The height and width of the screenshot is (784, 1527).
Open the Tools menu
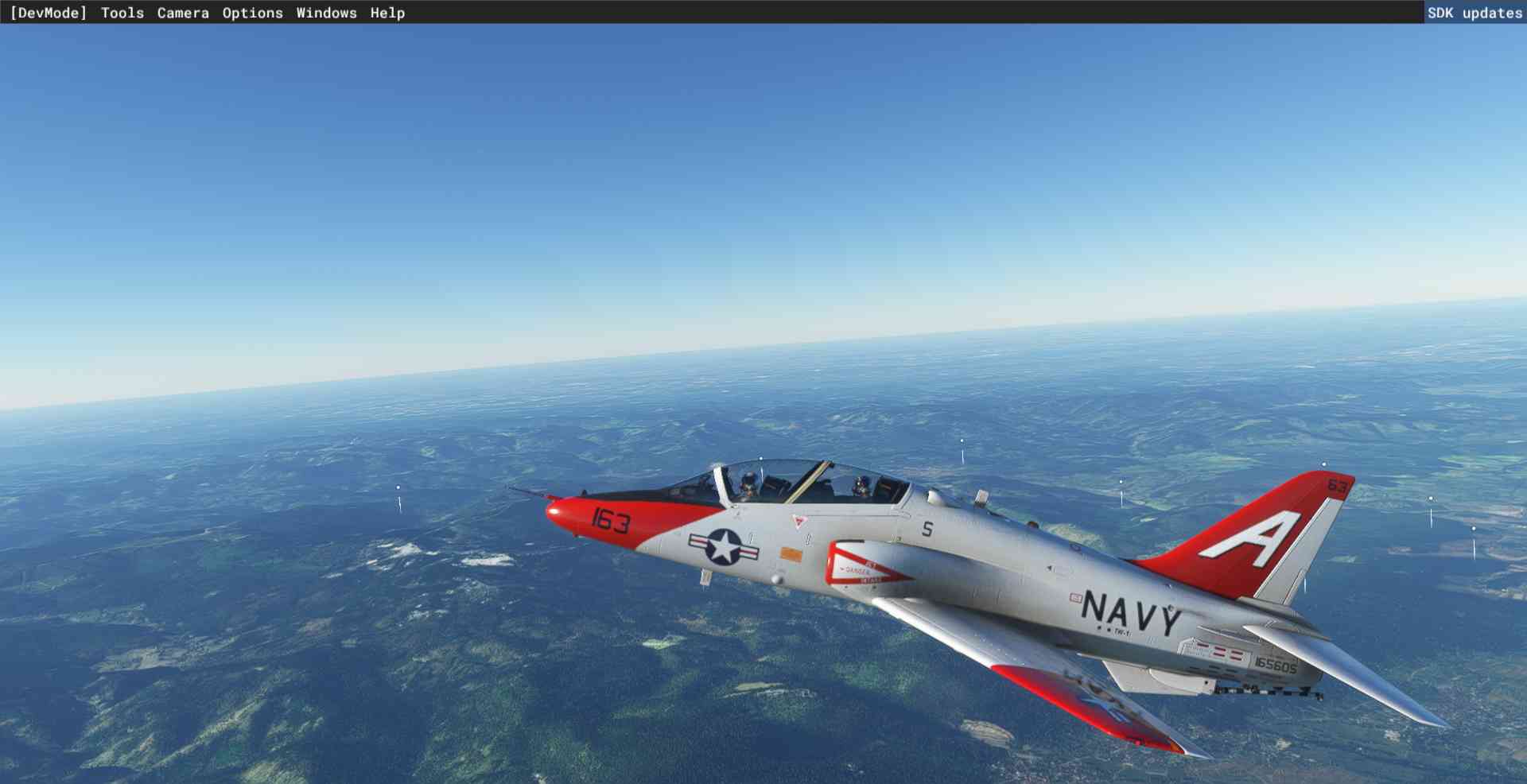[x=122, y=13]
